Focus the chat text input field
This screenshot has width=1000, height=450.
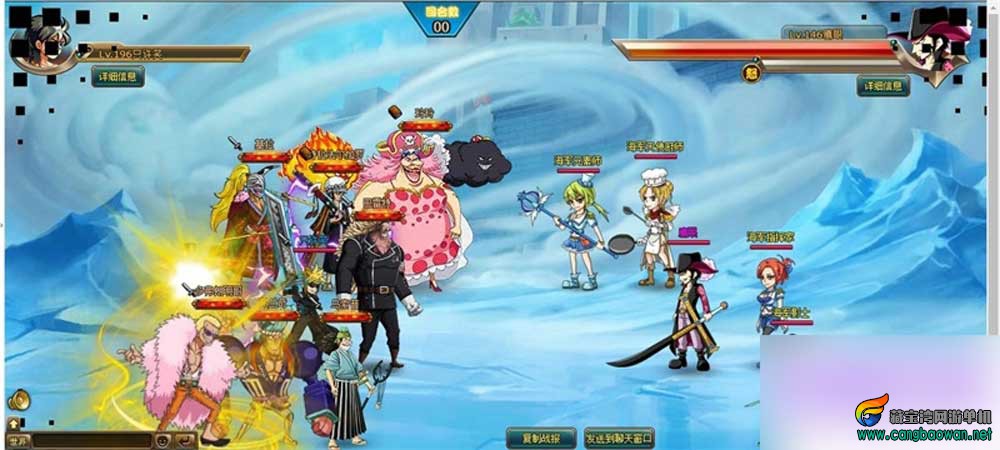pos(90,440)
